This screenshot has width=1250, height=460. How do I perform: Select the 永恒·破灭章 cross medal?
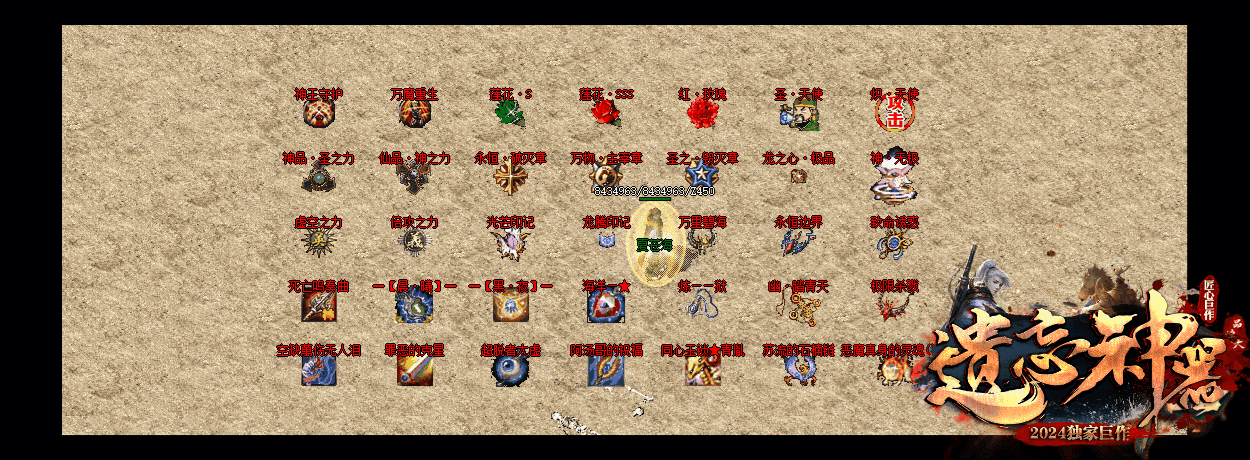pos(510,177)
